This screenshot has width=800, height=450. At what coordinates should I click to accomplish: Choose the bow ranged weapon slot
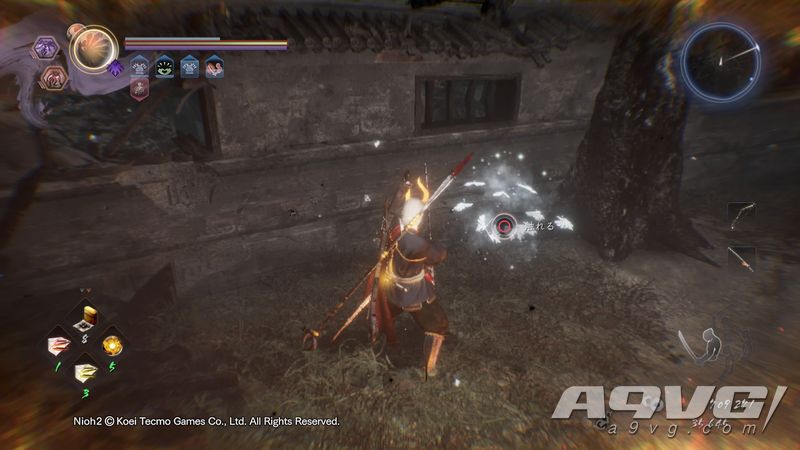(x=742, y=216)
